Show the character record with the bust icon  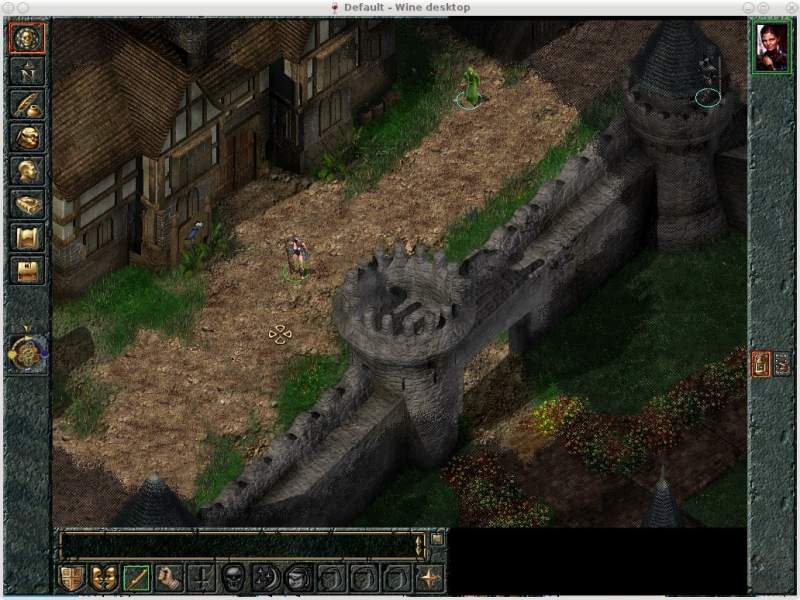coord(27,171)
